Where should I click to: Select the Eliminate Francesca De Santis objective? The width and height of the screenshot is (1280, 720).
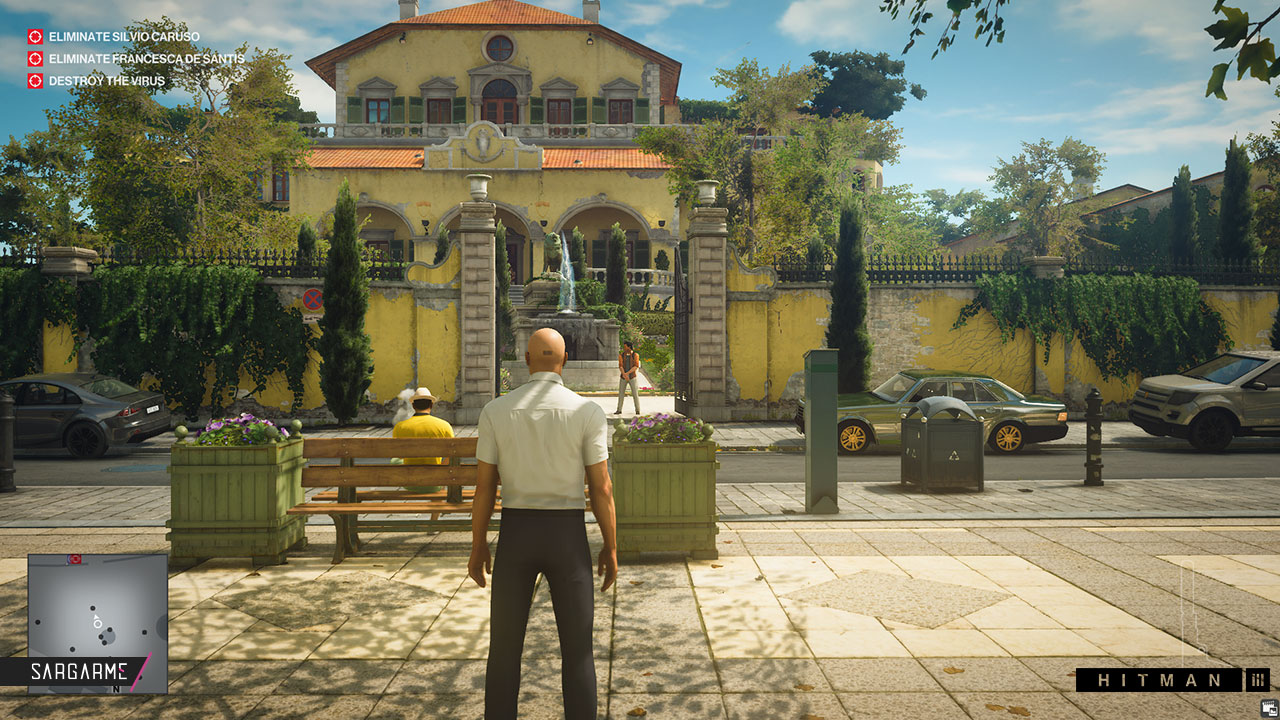[134, 59]
